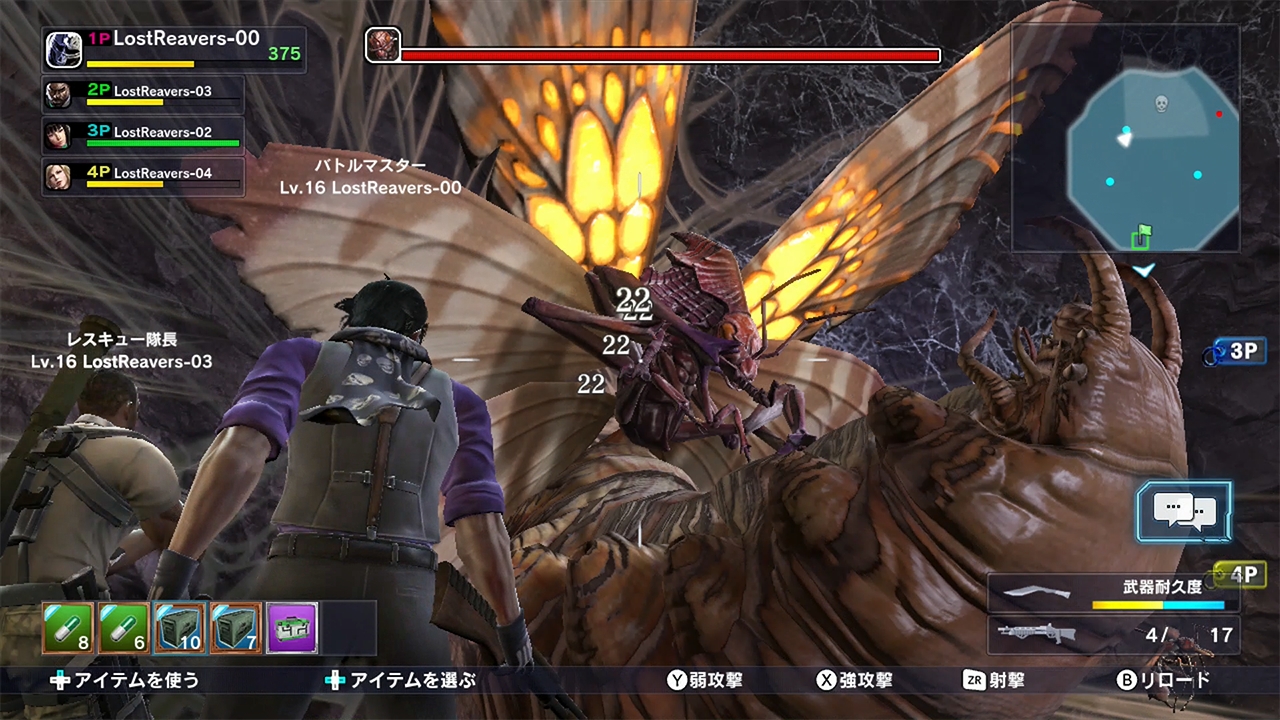Screen dimensions: 1280x720
Task: Select the 3P LostReavers-02 player row
Action: 144,135
